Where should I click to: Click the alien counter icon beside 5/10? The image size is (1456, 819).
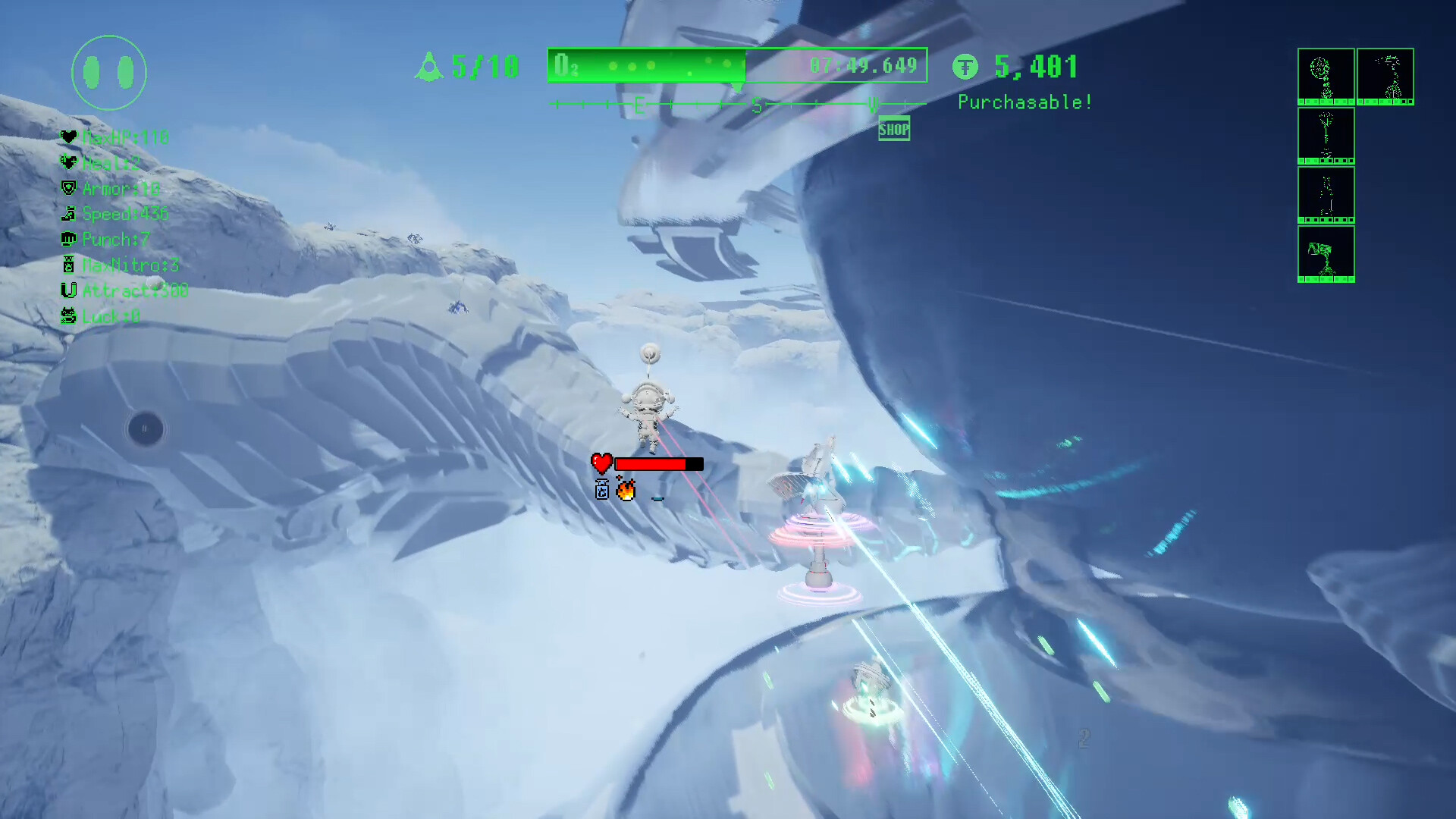(x=429, y=67)
